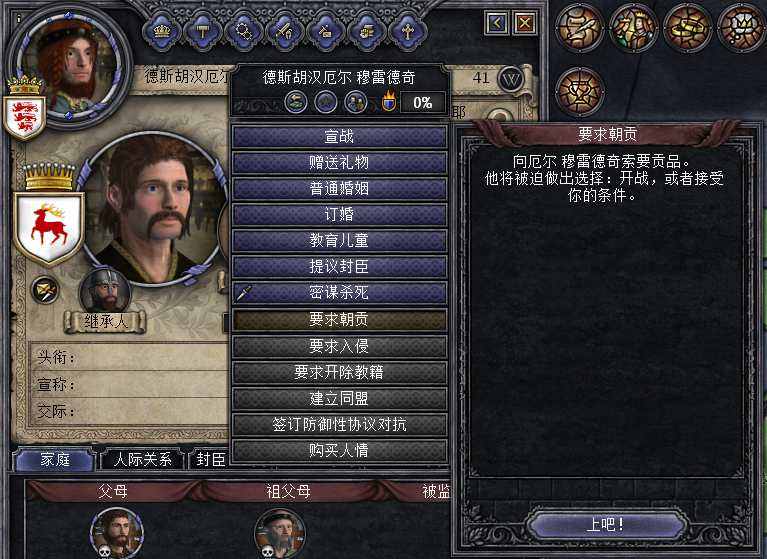This screenshot has height=559, width=767.
Task: Select the 订婚 betrothal option
Action: tap(339, 214)
